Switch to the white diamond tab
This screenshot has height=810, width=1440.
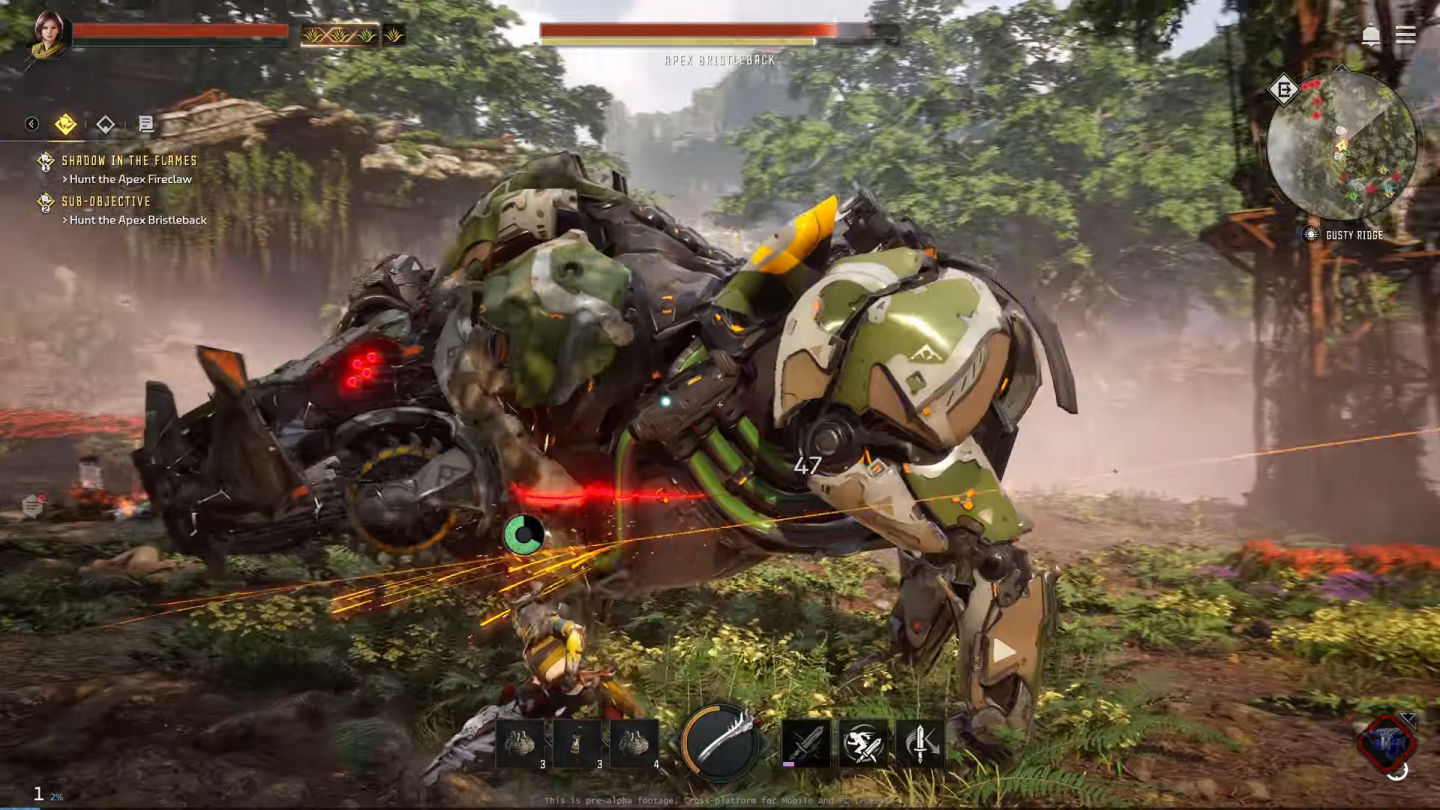click(x=105, y=124)
